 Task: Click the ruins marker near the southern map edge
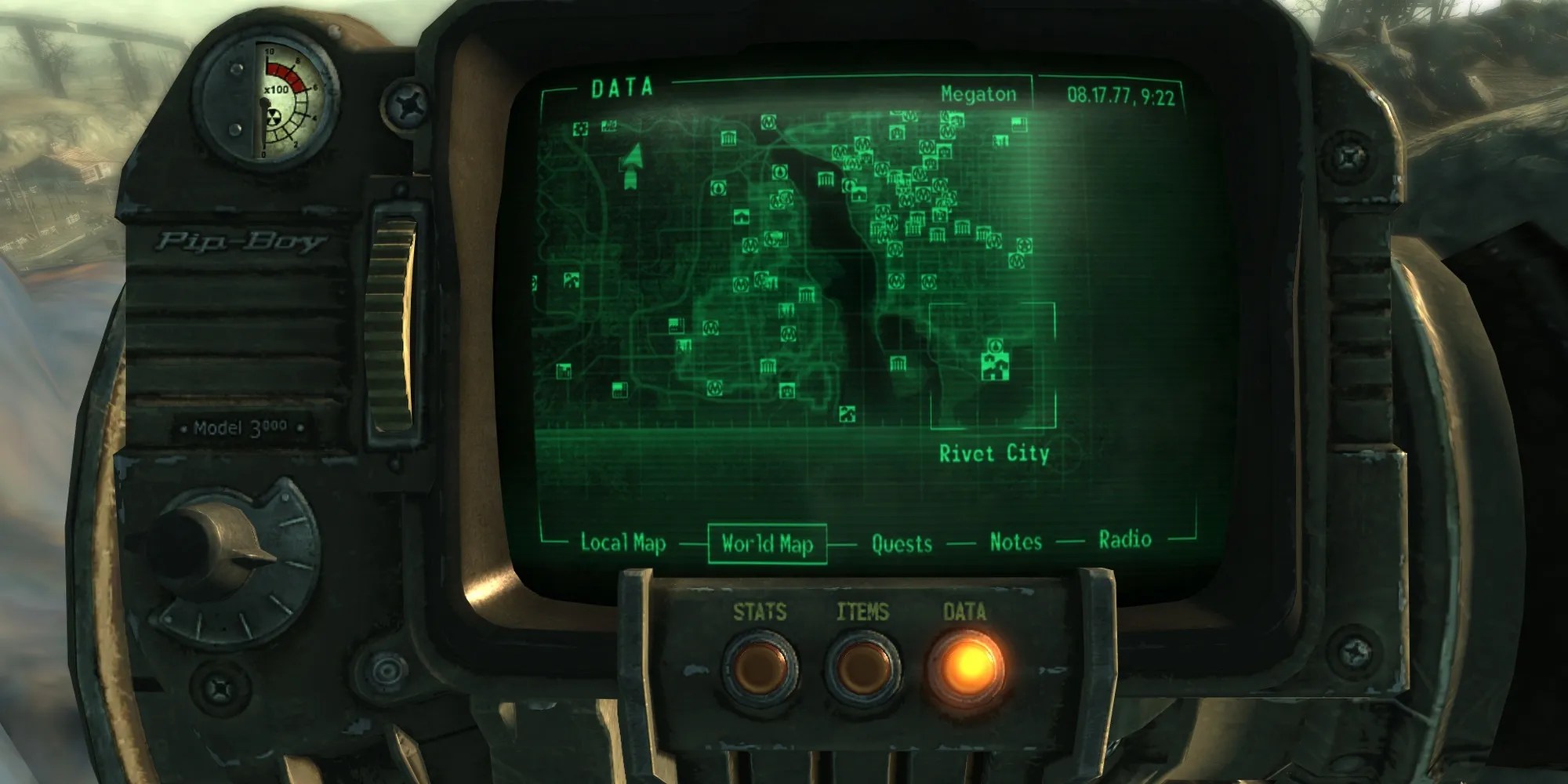tap(846, 414)
